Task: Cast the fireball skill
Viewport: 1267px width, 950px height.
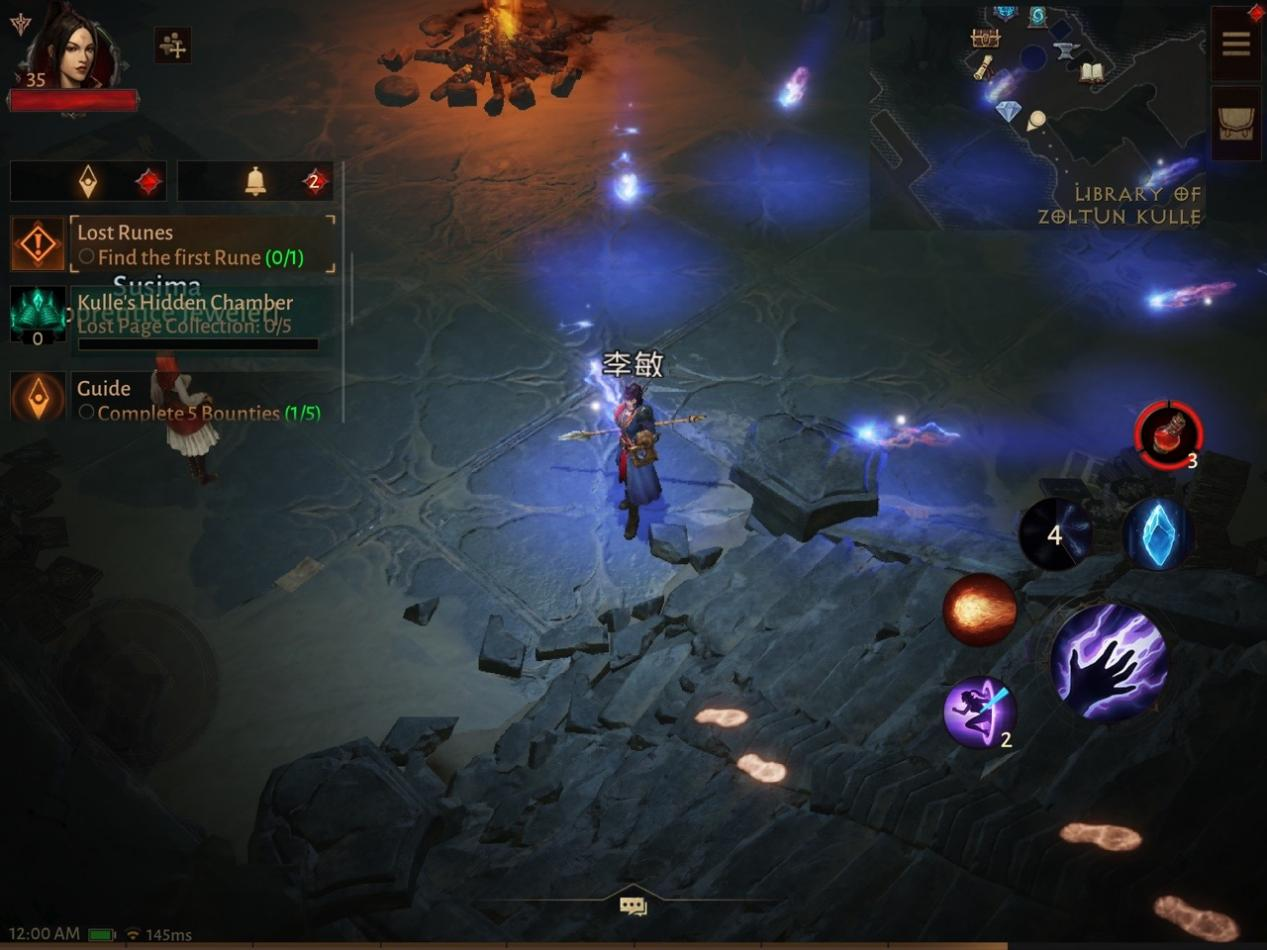Action: pyautogui.click(x=980, y=609)
